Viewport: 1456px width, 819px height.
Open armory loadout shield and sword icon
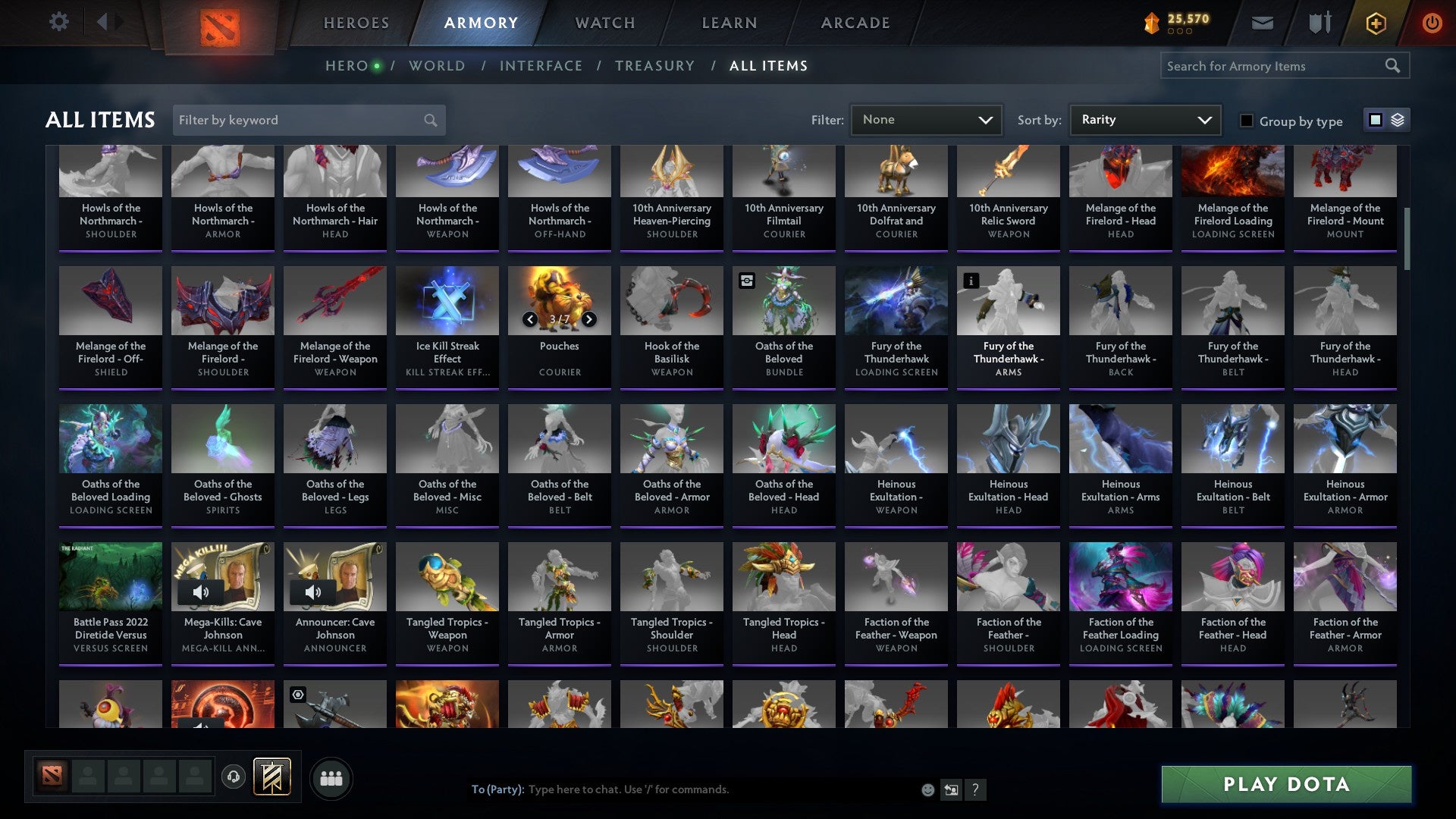point(1319,23)
